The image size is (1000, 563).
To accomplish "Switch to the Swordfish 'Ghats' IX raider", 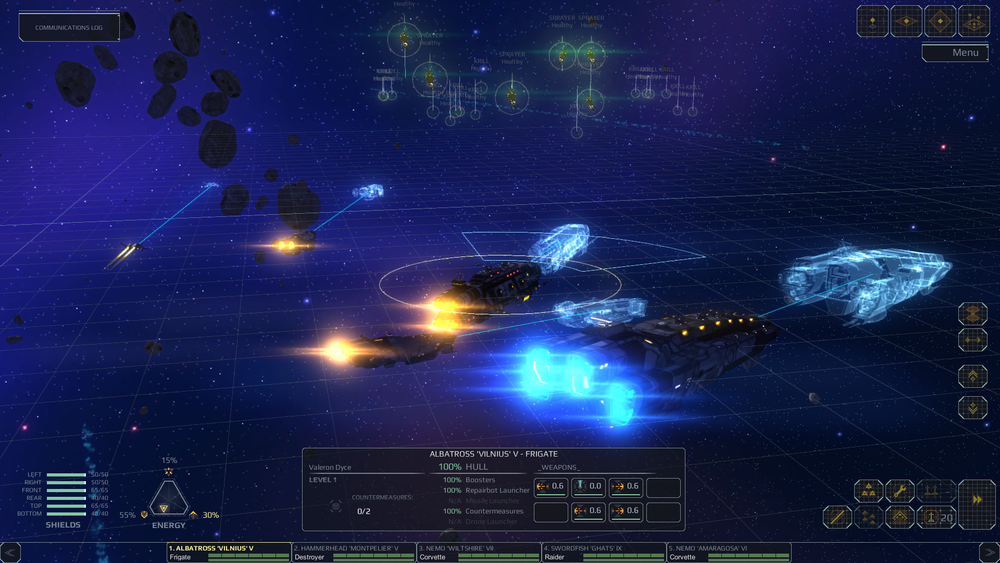I will [x=603, y=552].
